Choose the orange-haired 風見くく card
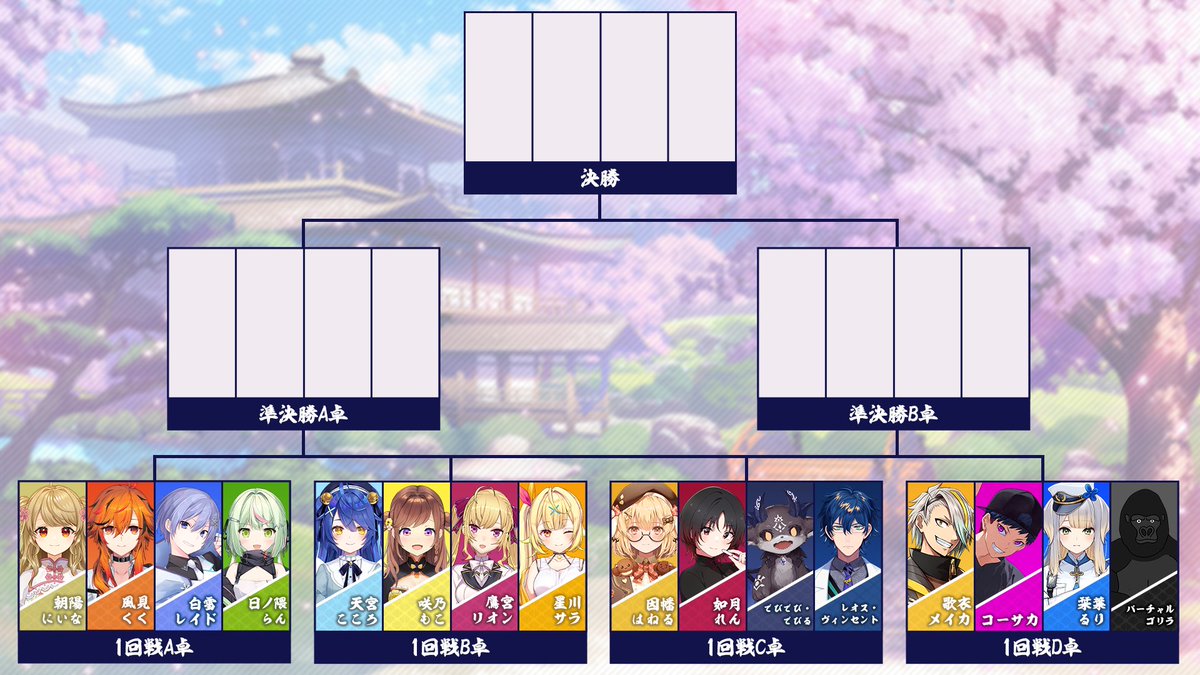This screenshot has height=675, width=1200. coord(120,555)
